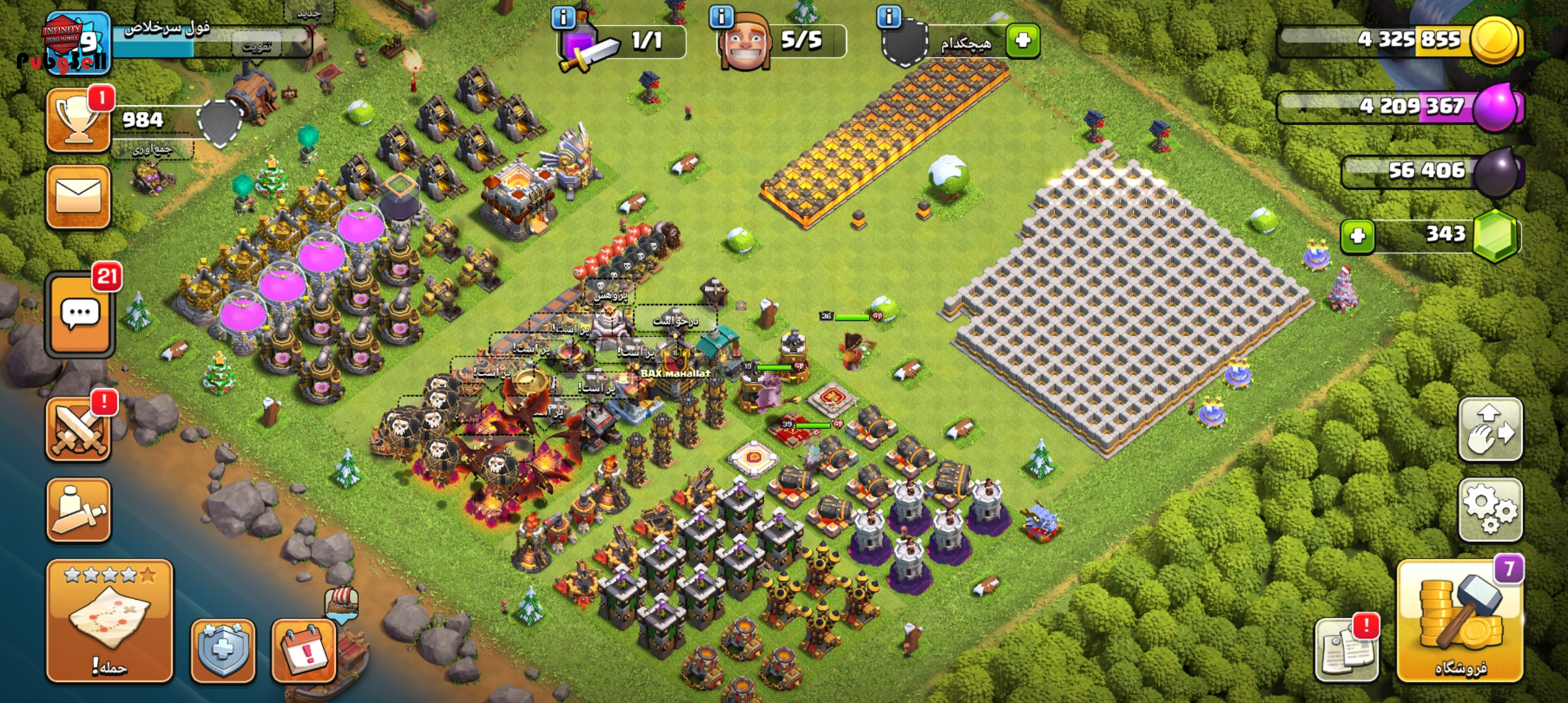Show shield info above the shield icon
The image size is (1568, 703).
pyautogui.click(x=889, y=16)
